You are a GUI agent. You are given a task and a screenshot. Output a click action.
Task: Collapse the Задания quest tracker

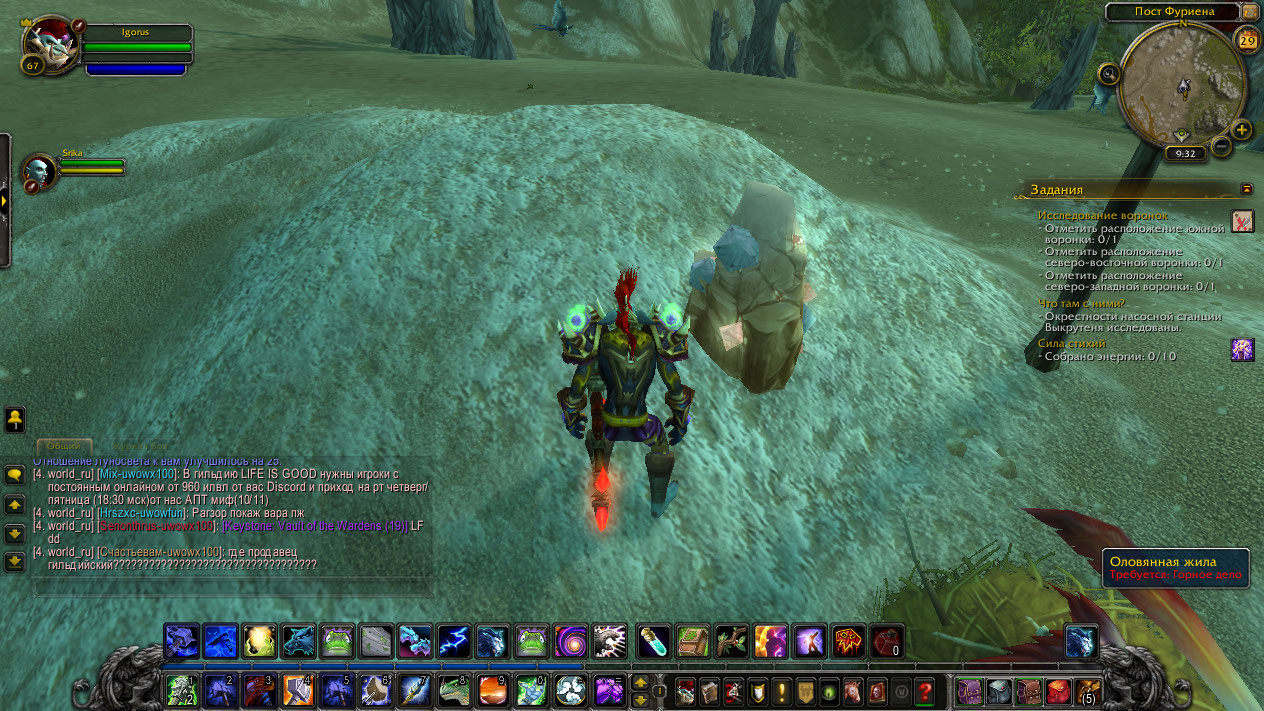pos(1246,188)
